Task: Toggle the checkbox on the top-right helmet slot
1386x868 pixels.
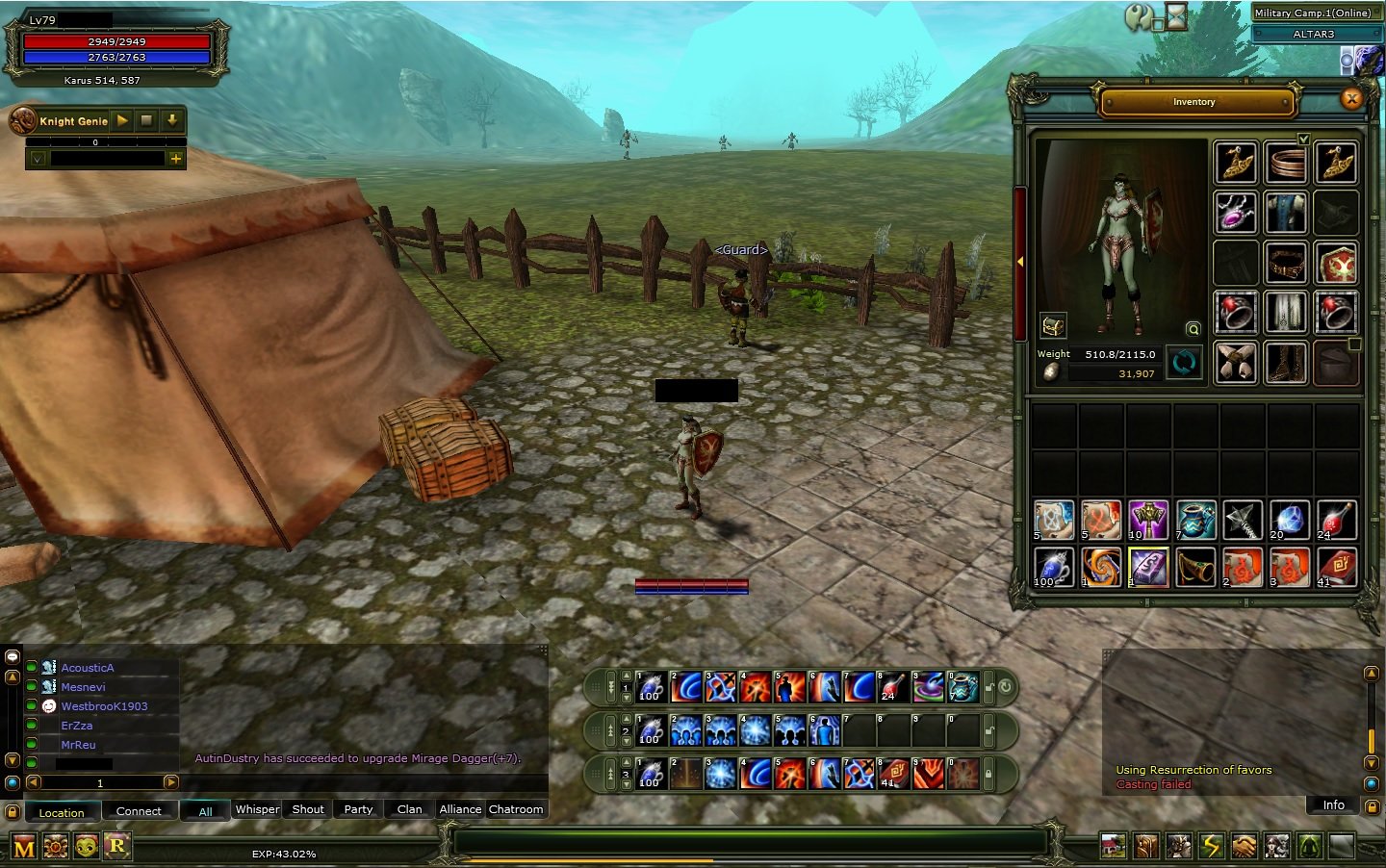Action: [1305, 139]
